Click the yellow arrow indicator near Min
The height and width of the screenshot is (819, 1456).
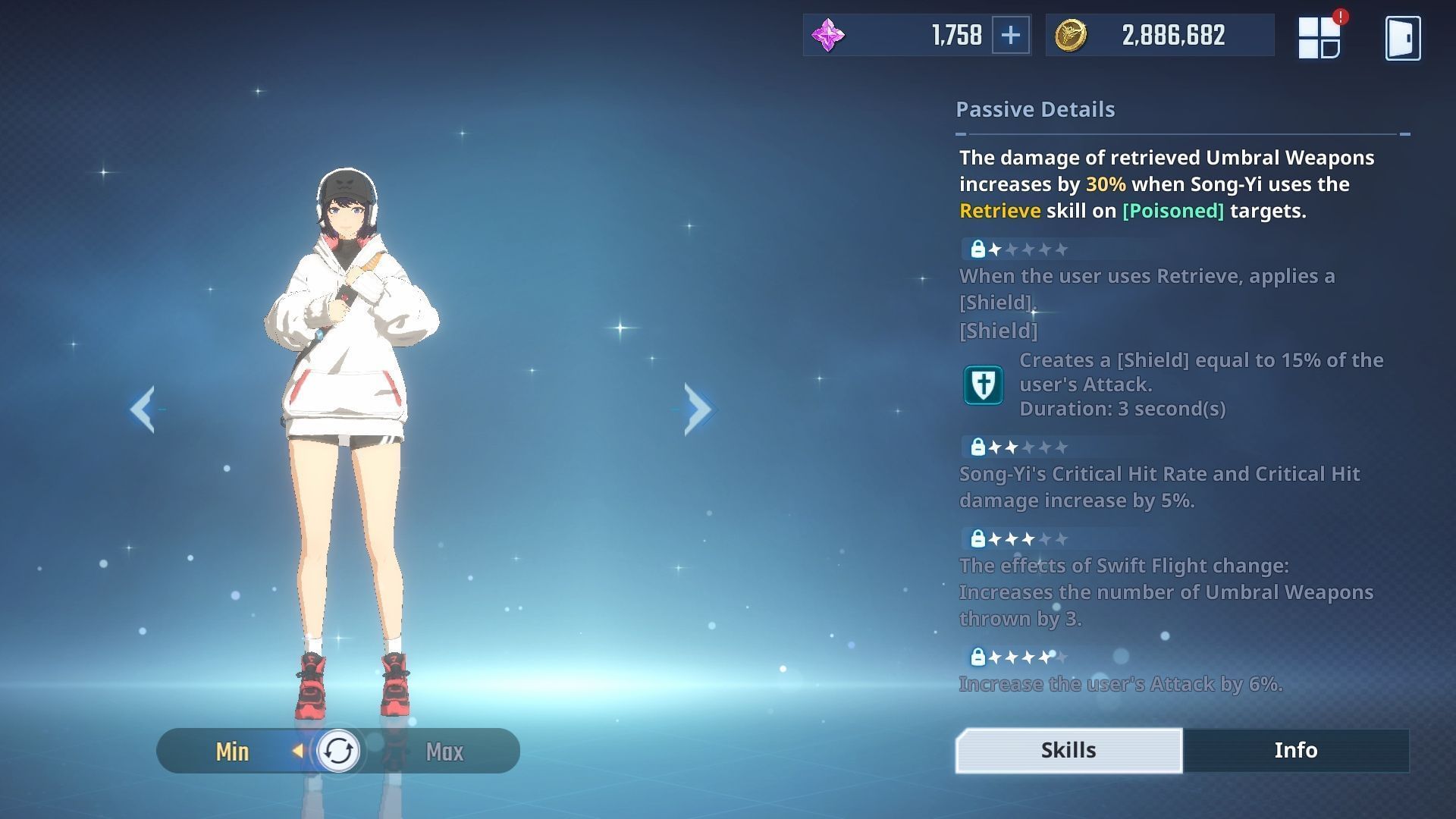pos(297,752)
